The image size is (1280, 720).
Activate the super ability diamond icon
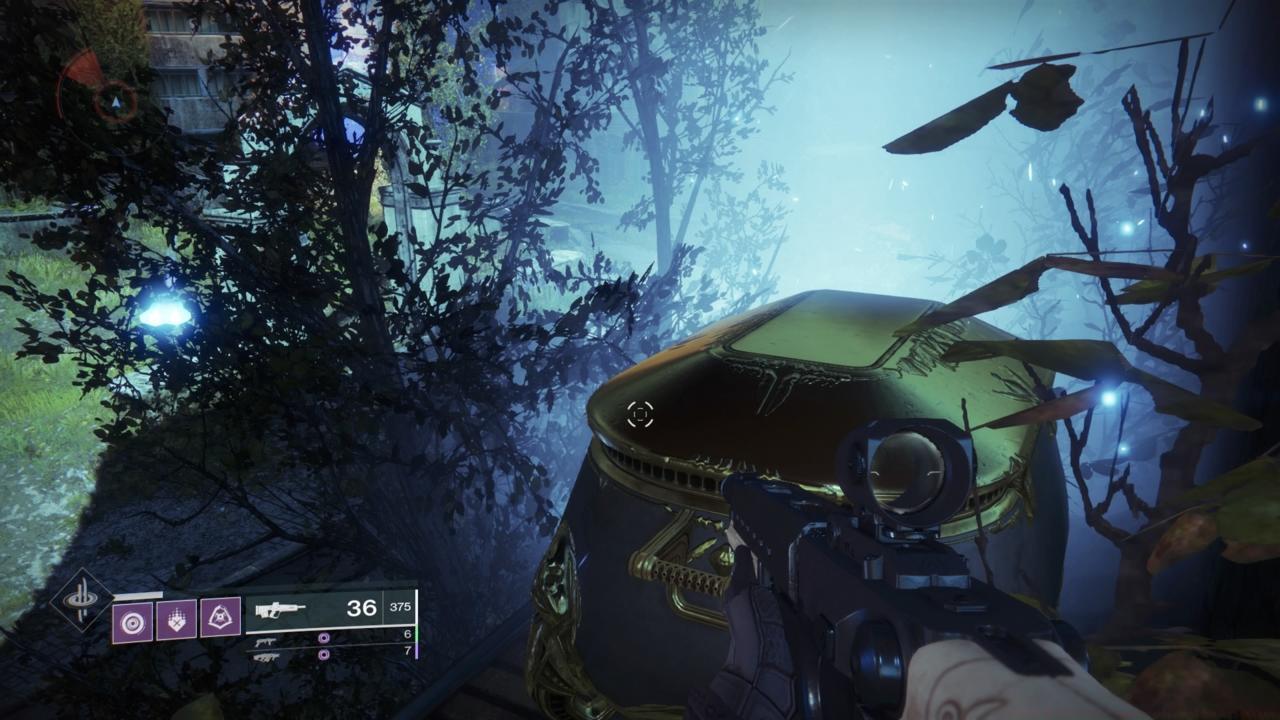coord(82,600)
